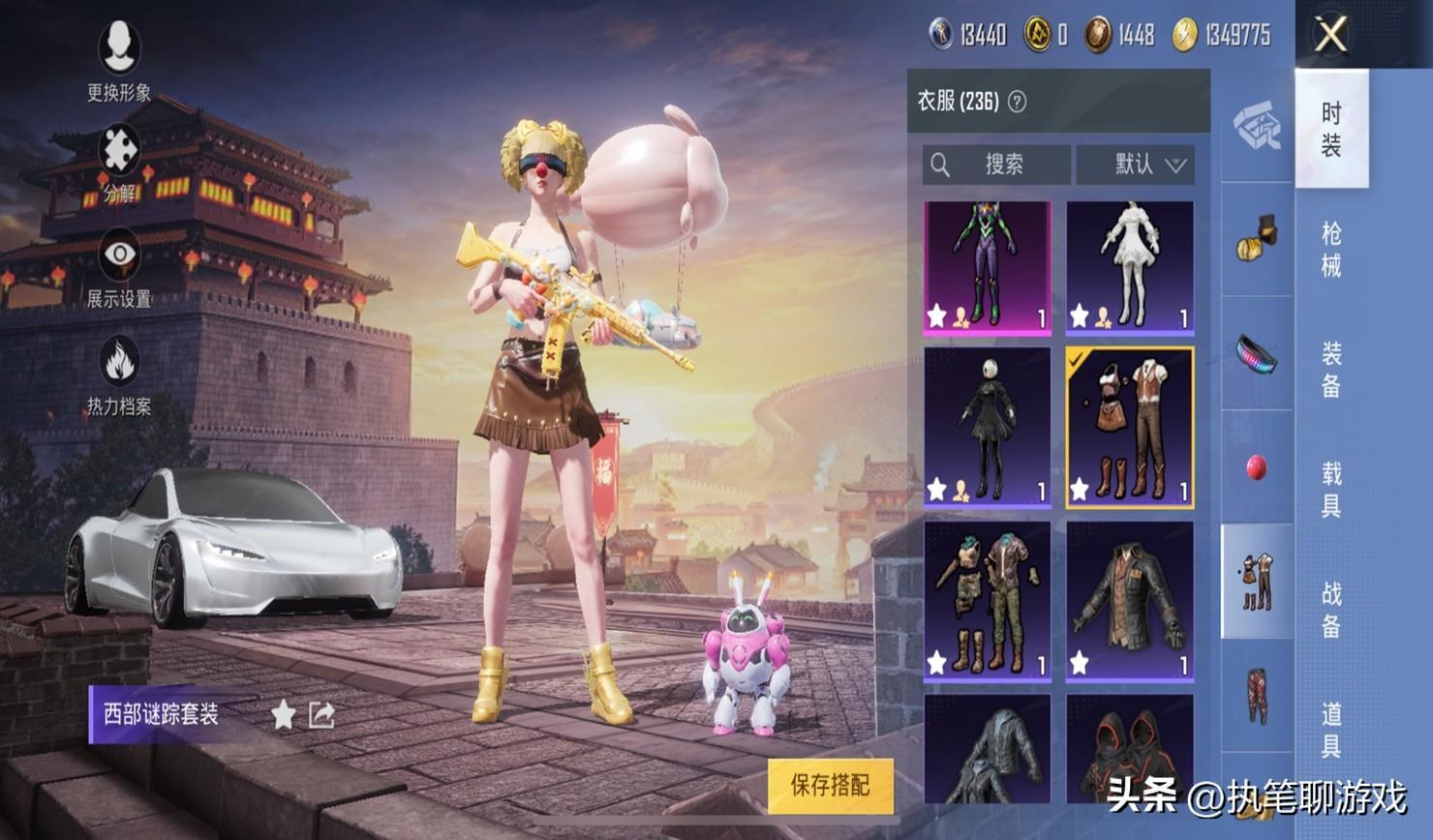Viewport: 1433px width, 840px height.
Task: Switch to the 载具 vehicles tab
Action: click(1331, 489)
